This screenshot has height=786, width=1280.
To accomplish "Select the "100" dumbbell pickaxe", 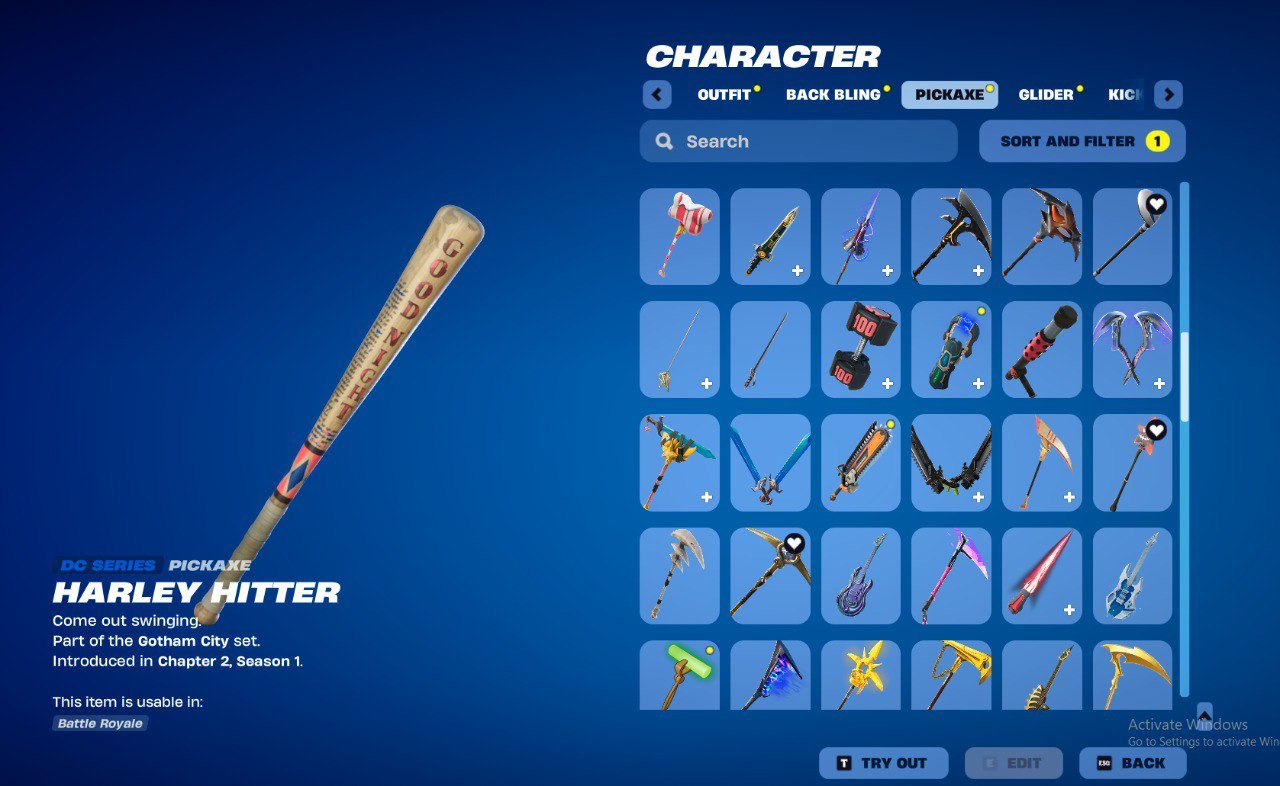I will point(860,349).
